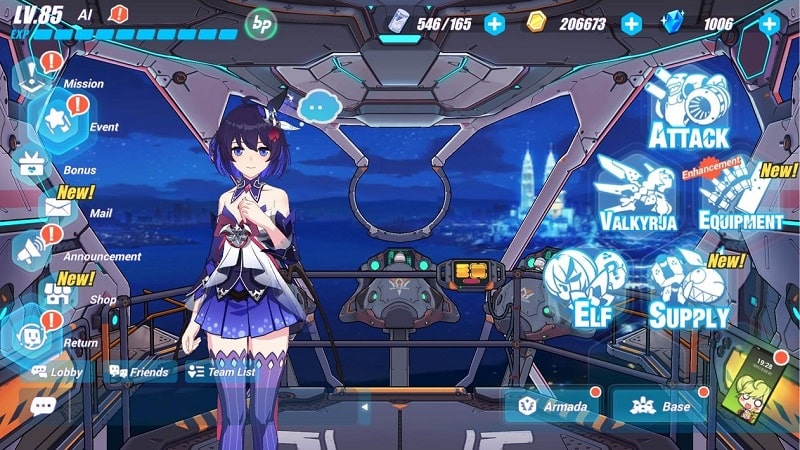Open the Supply shop
800x450 pixels.
[690, 290]
